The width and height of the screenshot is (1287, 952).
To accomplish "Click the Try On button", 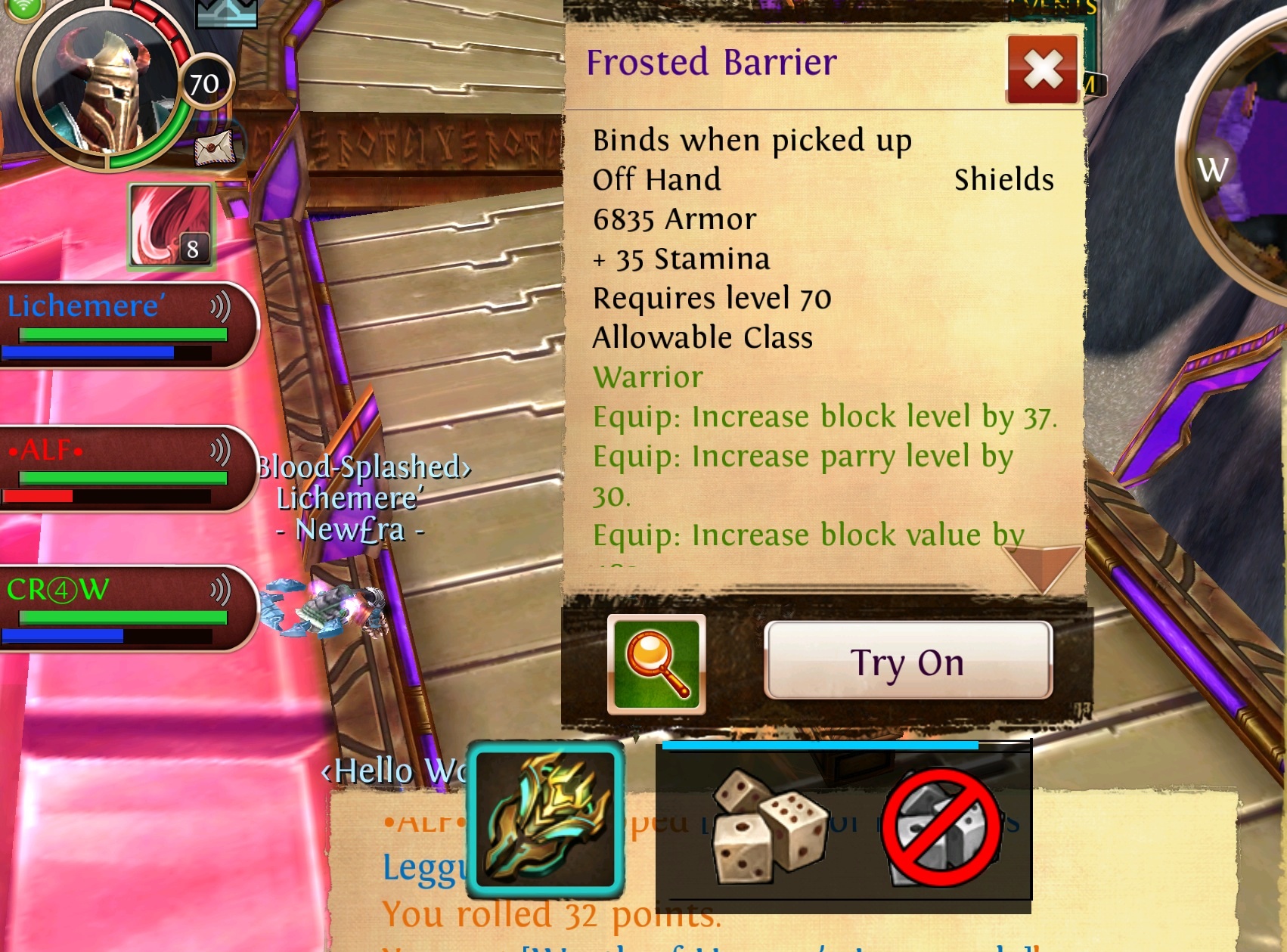I will pos(907,662).
